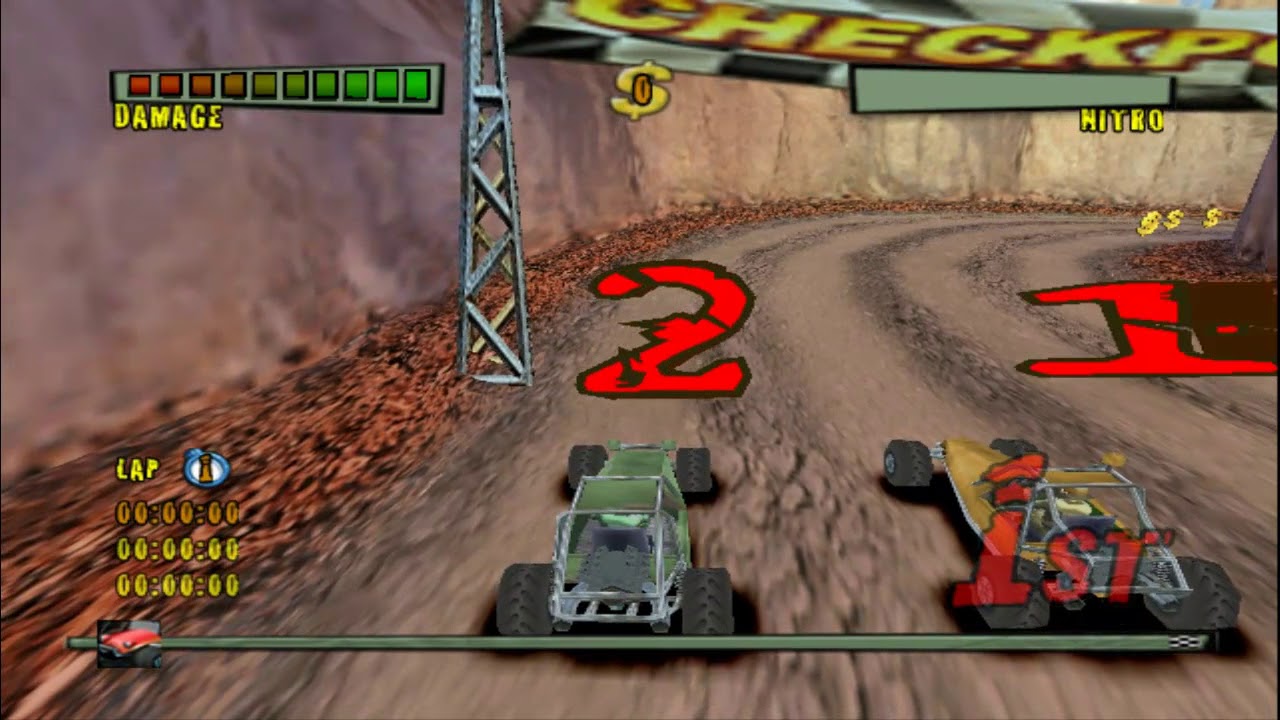Click the dollar sign counter at top

pos(643,90)
